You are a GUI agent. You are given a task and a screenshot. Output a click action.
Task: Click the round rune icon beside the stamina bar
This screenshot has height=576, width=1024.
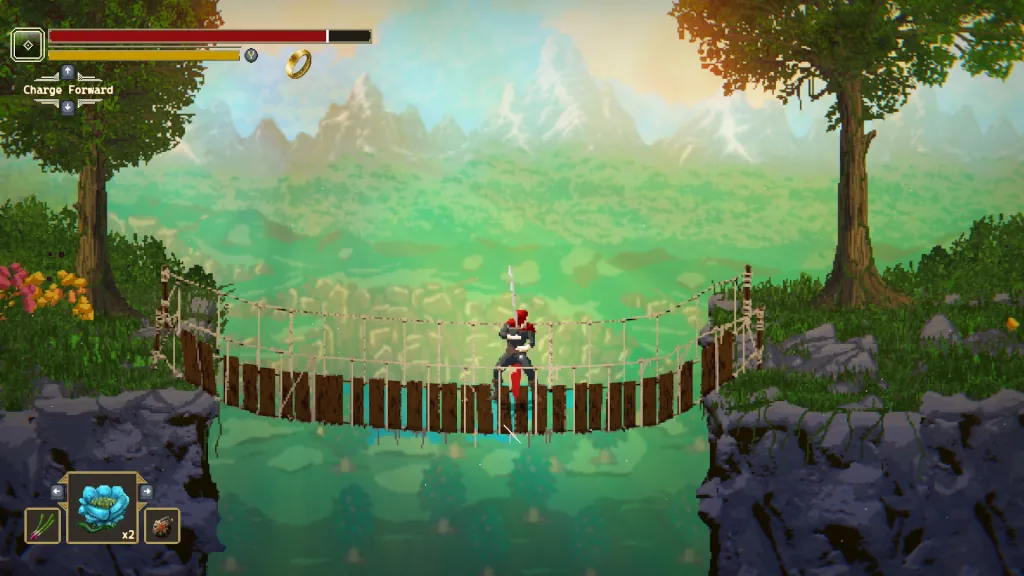(x=251, y=56)
